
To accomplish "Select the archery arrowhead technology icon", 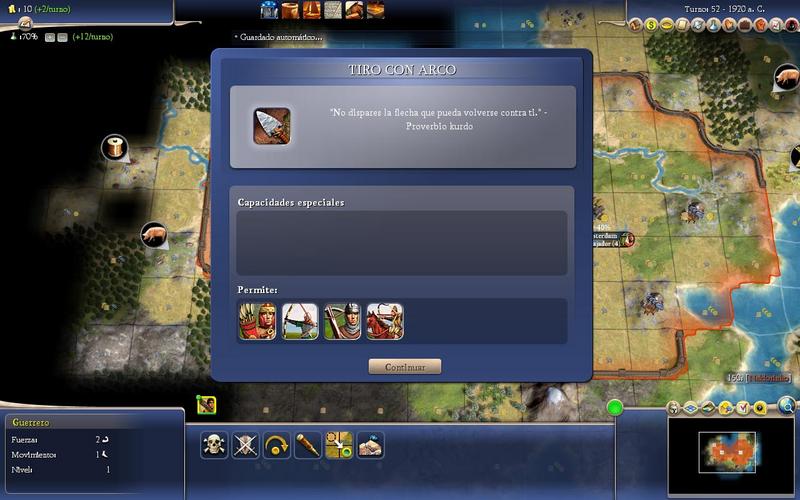I will click(270, 125).
